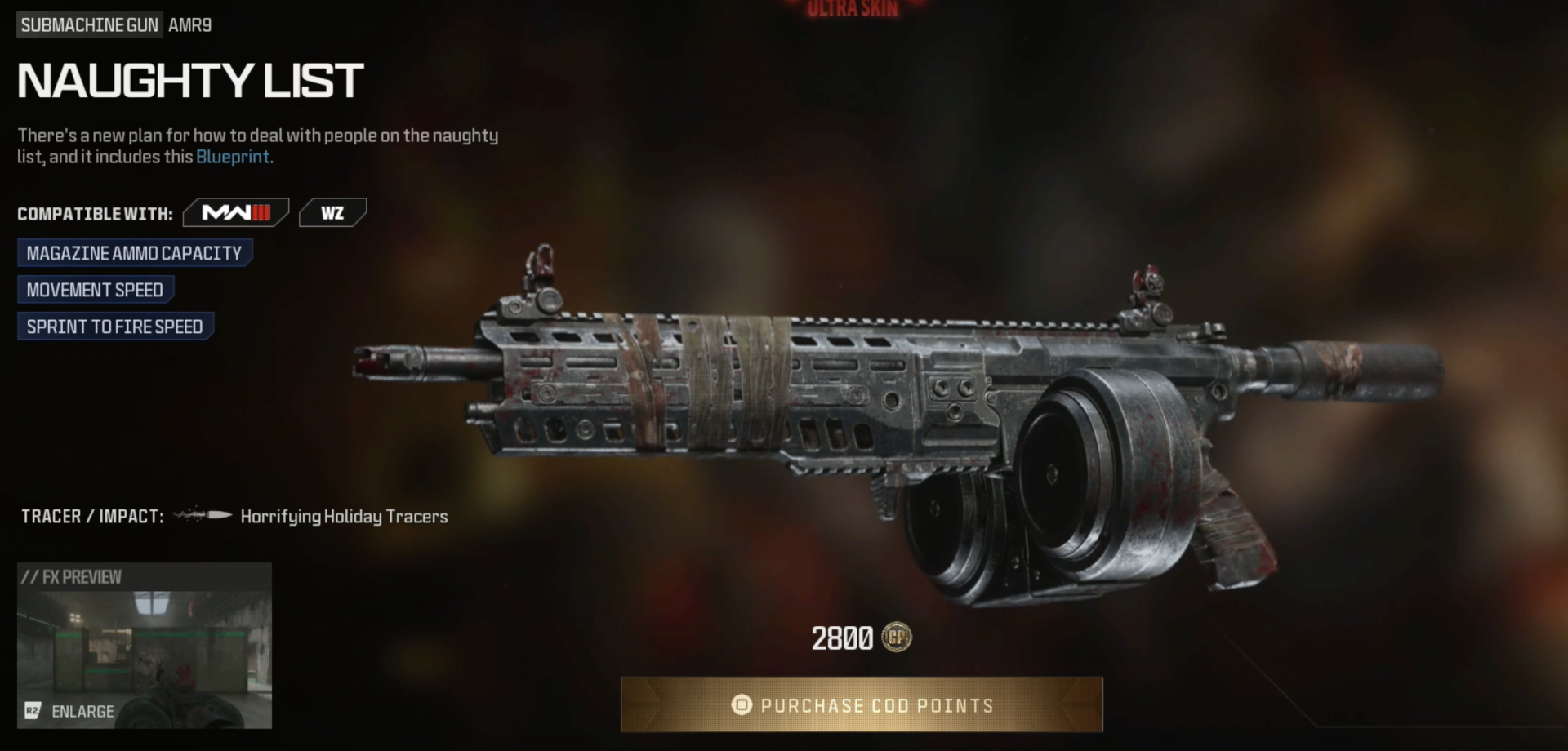The width and height of the screenshot is (1568, 751).
Task: Open the Blueprint link in the description
Action: point(232,157)
